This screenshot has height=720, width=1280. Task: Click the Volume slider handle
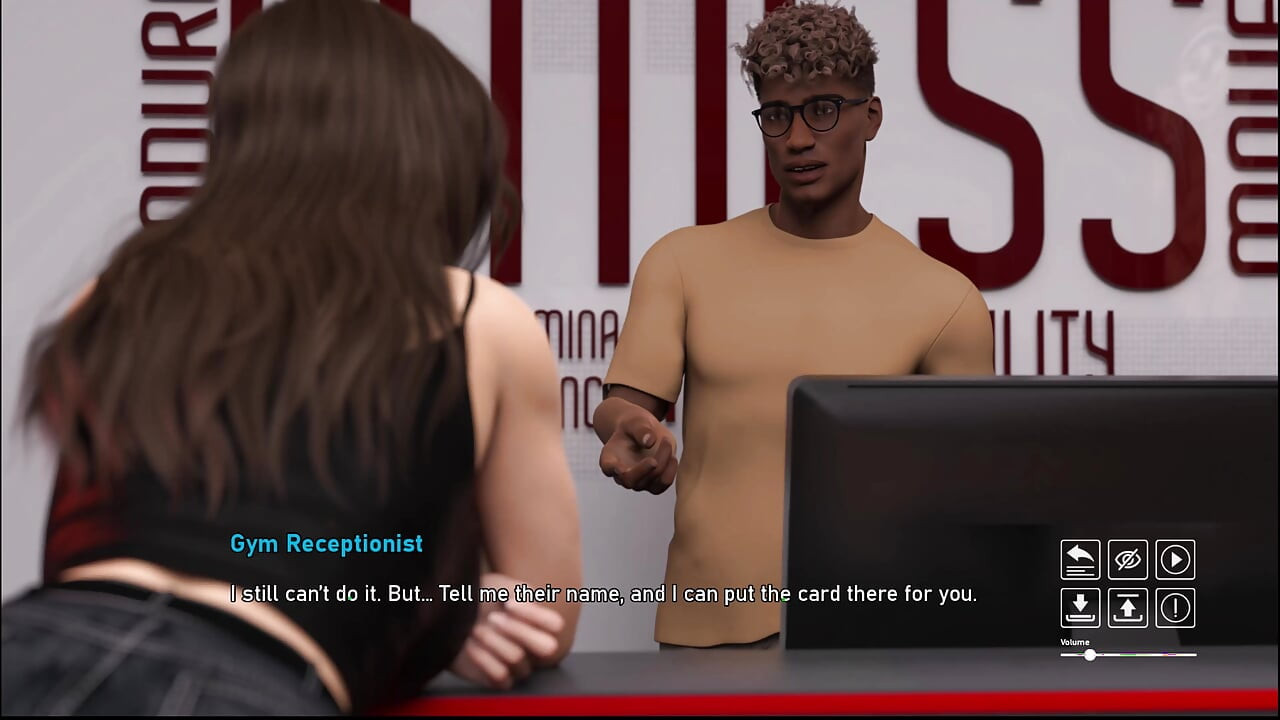[1090, 655]
